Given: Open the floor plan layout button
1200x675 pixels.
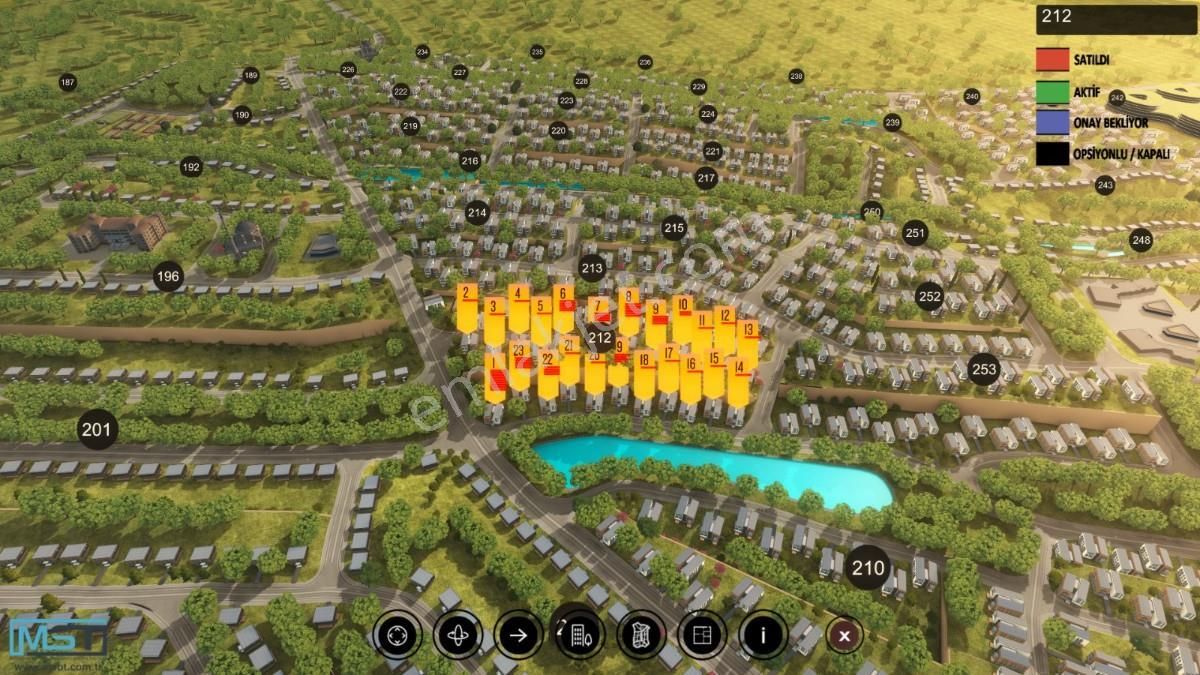Looking at the screenshot, I should coord(702,634).
